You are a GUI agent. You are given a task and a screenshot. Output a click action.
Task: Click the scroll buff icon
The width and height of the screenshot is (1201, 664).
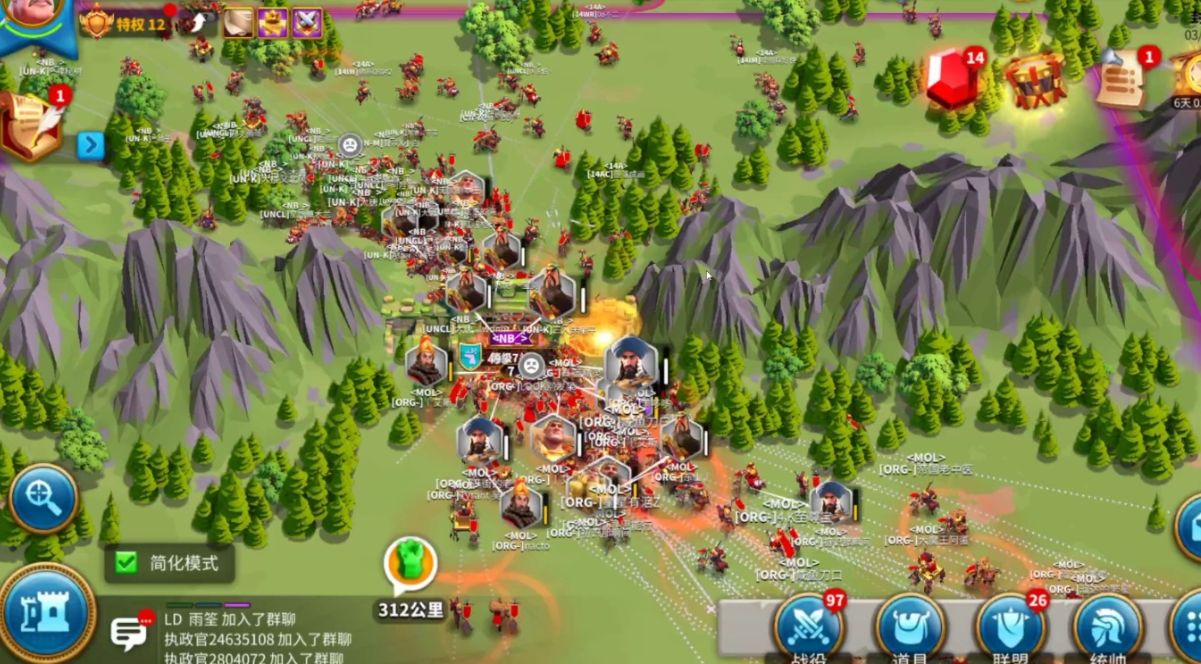(x=238, y=22)
